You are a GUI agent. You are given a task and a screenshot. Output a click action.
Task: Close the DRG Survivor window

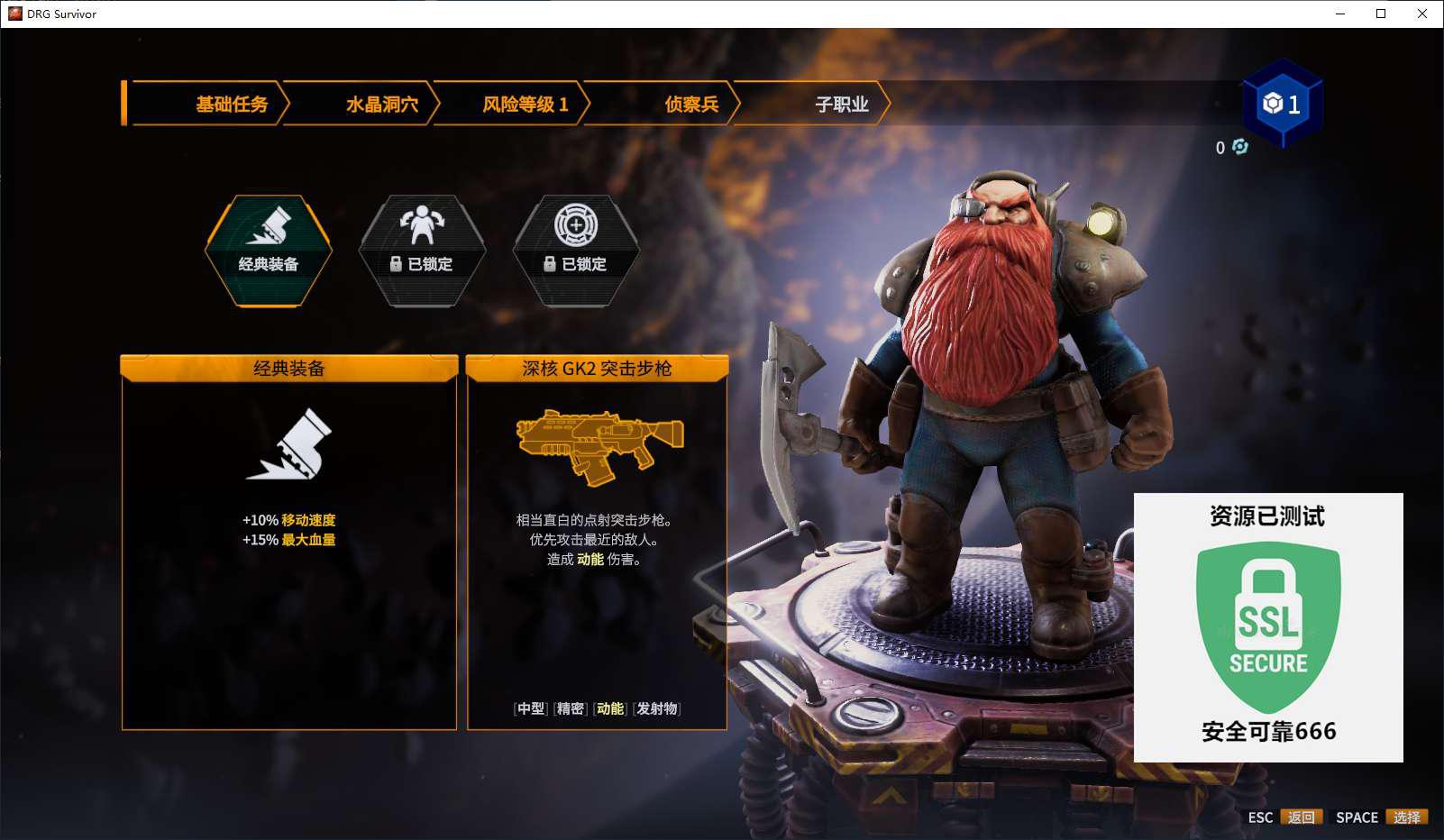1421,14
